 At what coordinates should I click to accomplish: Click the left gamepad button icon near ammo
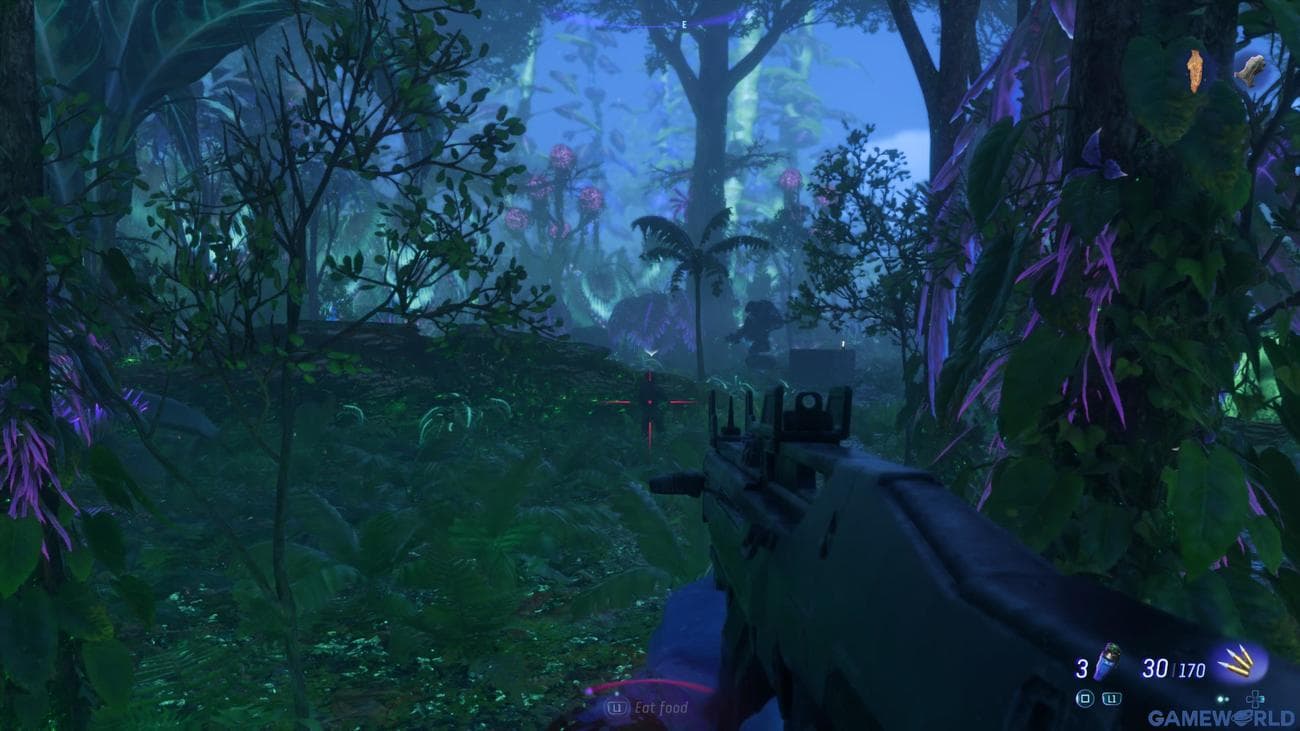tap(1087, 698)
